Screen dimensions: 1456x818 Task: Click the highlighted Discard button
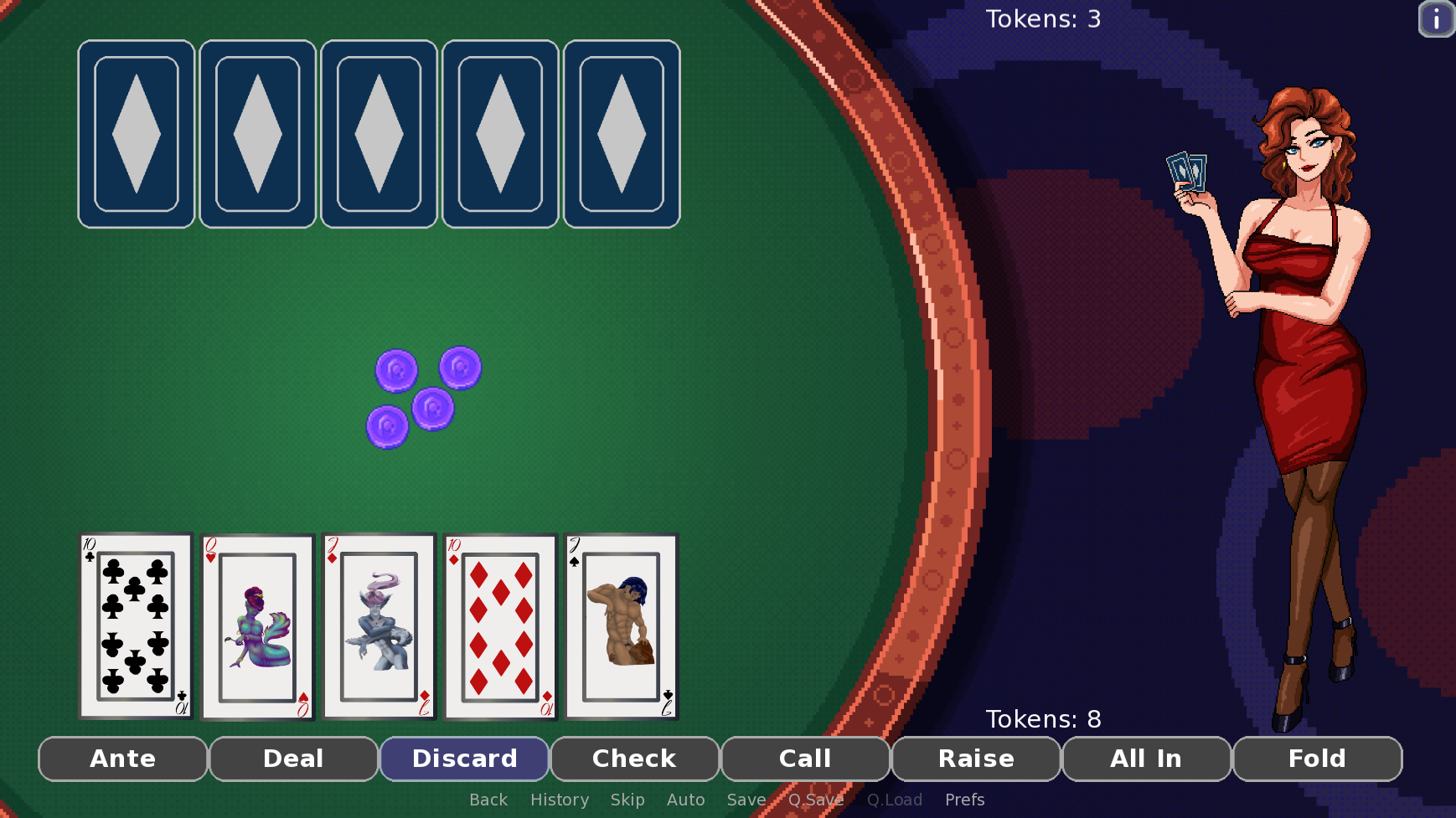coord(465,759)
